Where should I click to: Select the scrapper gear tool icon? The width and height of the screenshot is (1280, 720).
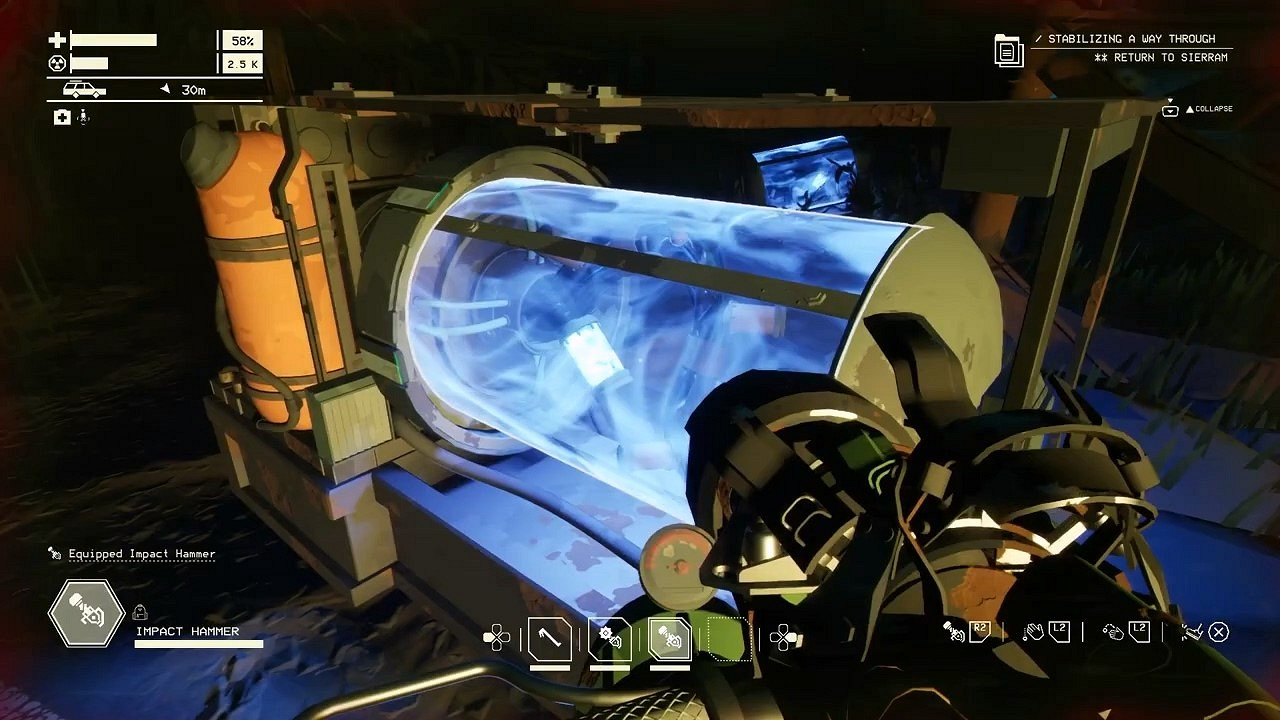coord(612,641)
